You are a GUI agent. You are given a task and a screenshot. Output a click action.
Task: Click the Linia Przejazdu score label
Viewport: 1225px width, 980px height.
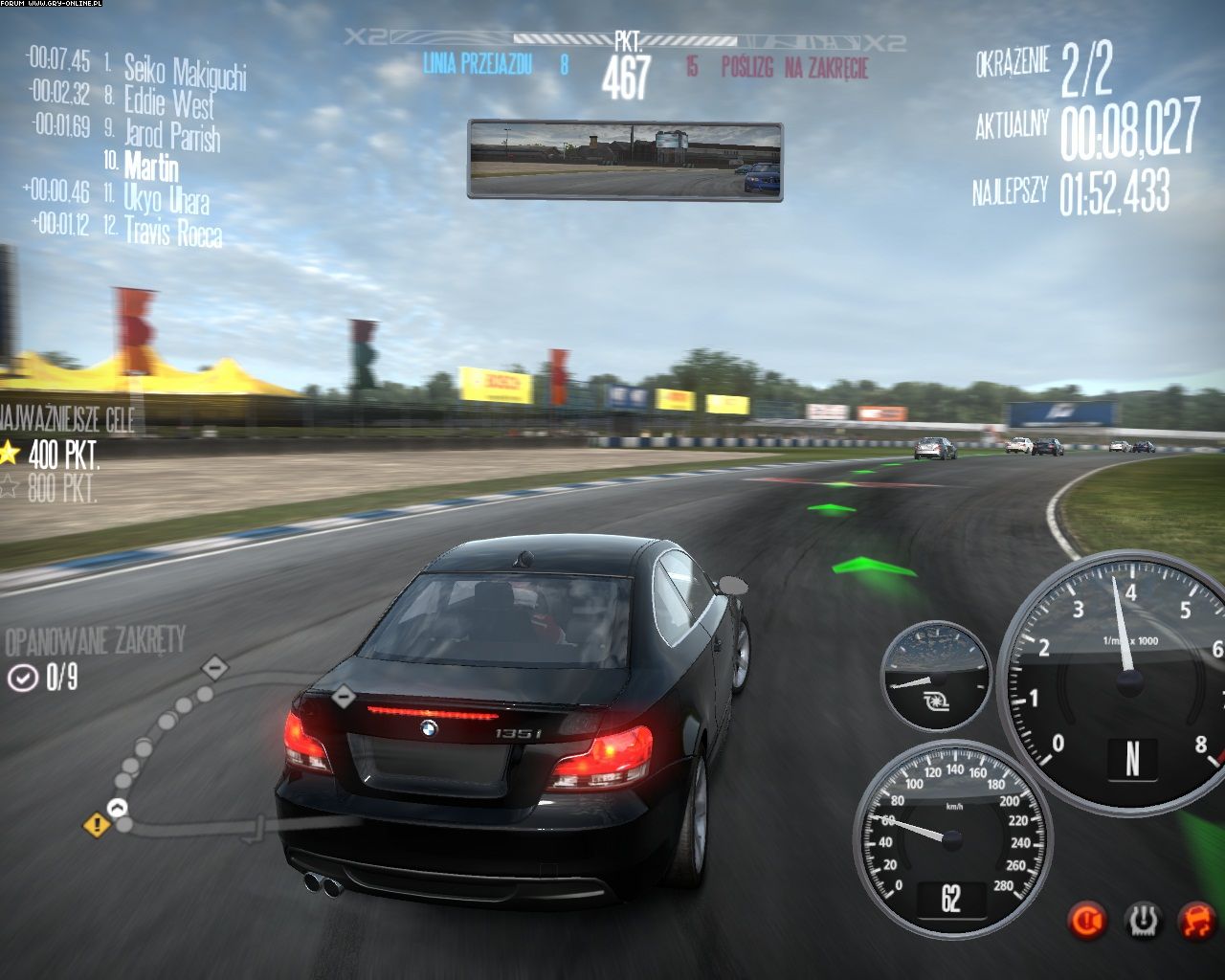pos(477,64)
